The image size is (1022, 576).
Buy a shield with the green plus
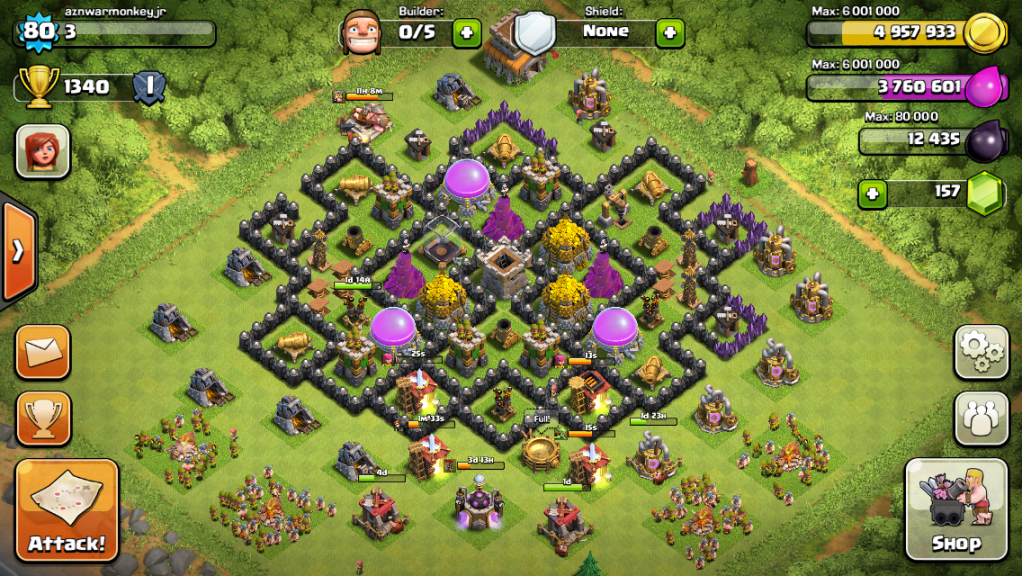coord(670,32)
